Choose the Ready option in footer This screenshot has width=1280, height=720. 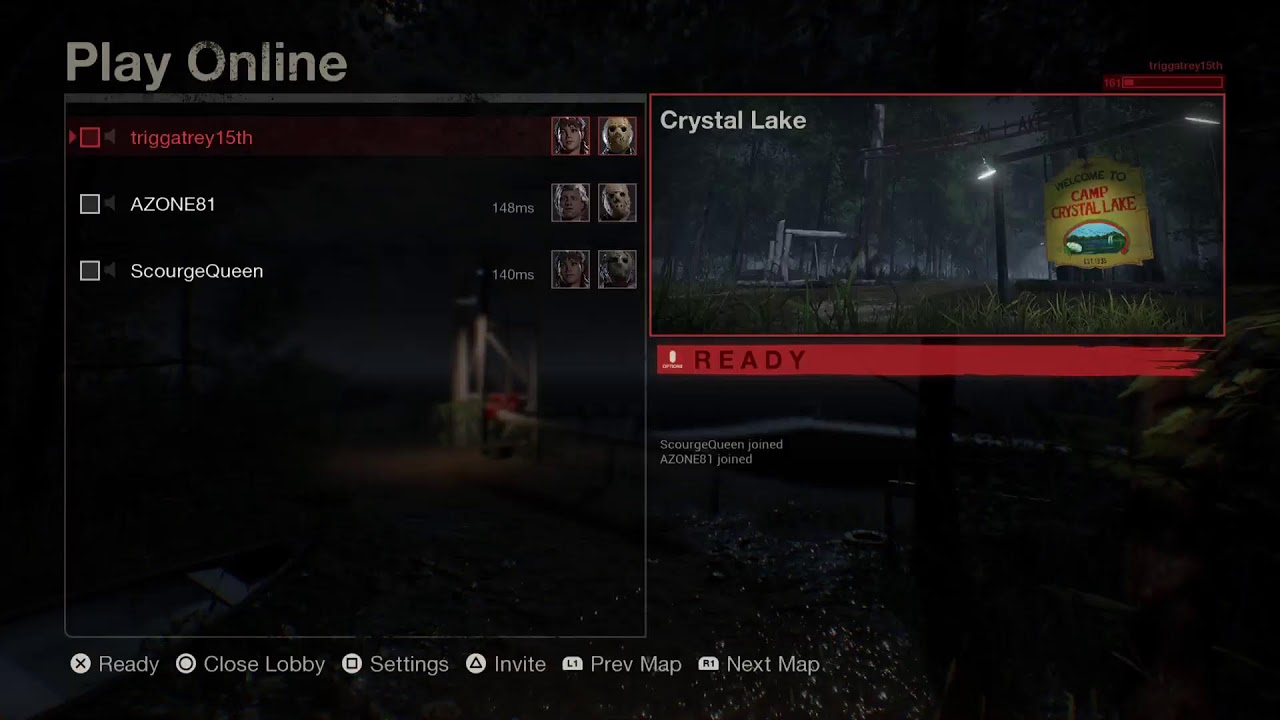click(x=115, y=664)
